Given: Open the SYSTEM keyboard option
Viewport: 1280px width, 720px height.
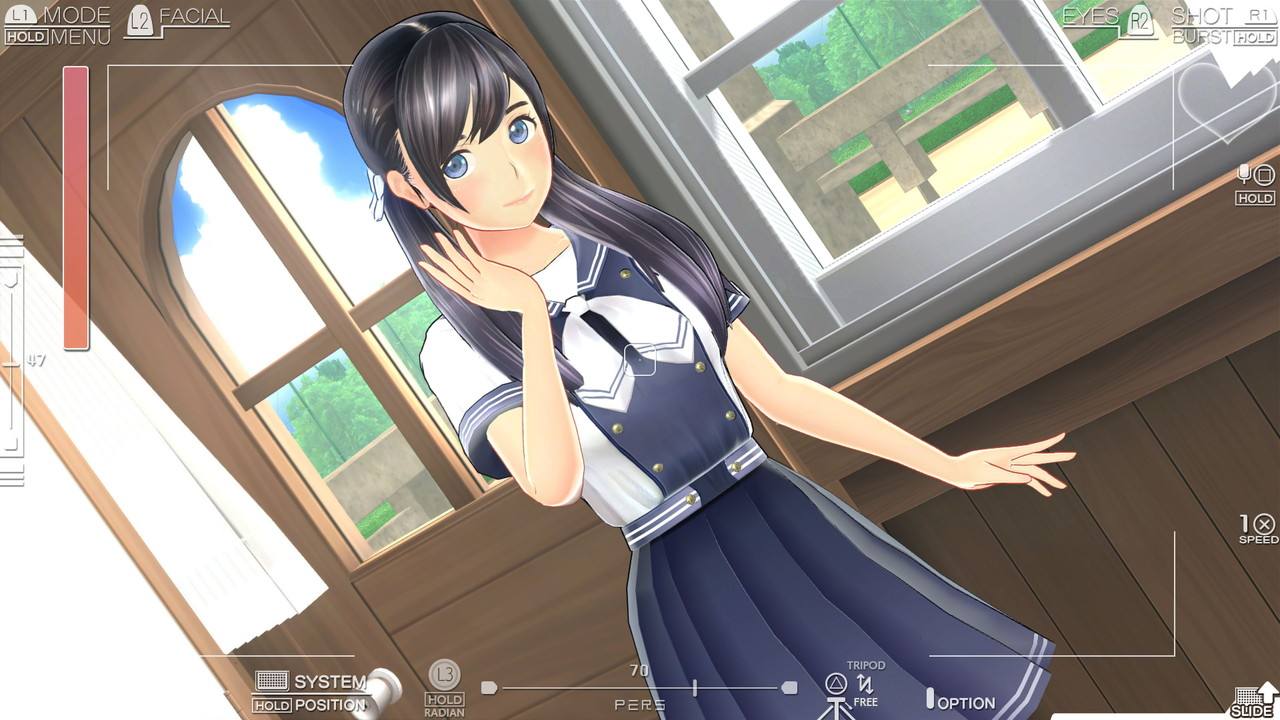Looking at the screenshot, I should point(330,682).
